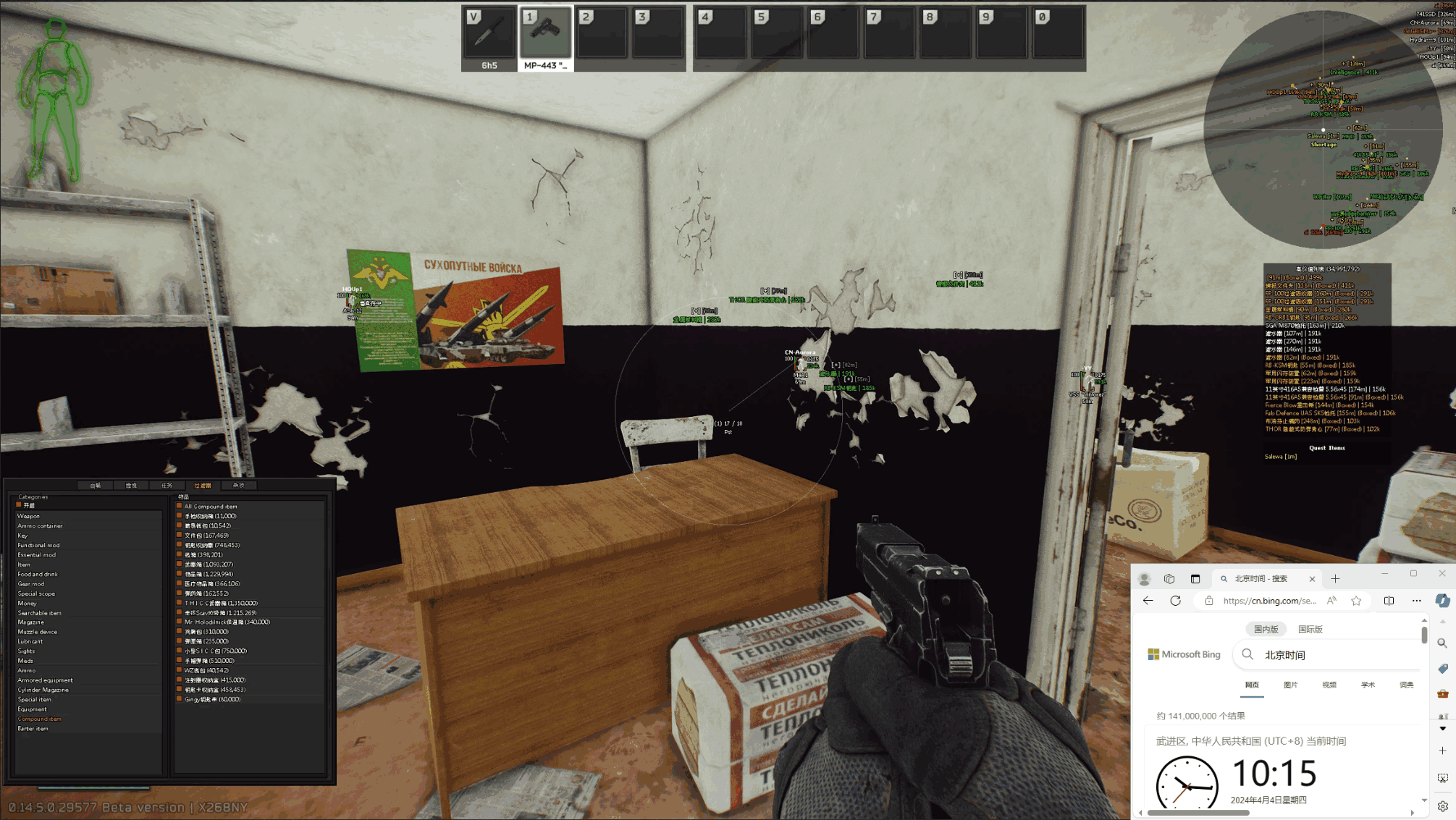Select the MP-443 pistol in hotbar slot 1
The height and width of the screenshot is (820, 1456).
click(x=546, y=35)
